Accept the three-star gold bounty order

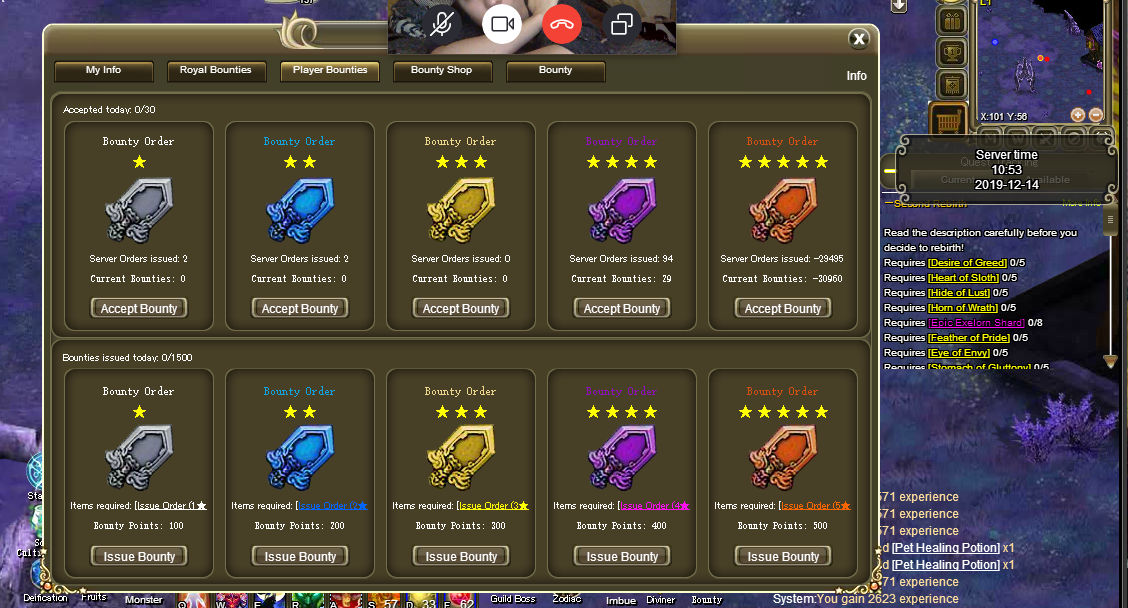pyautogui.click(x=460, y=308)
